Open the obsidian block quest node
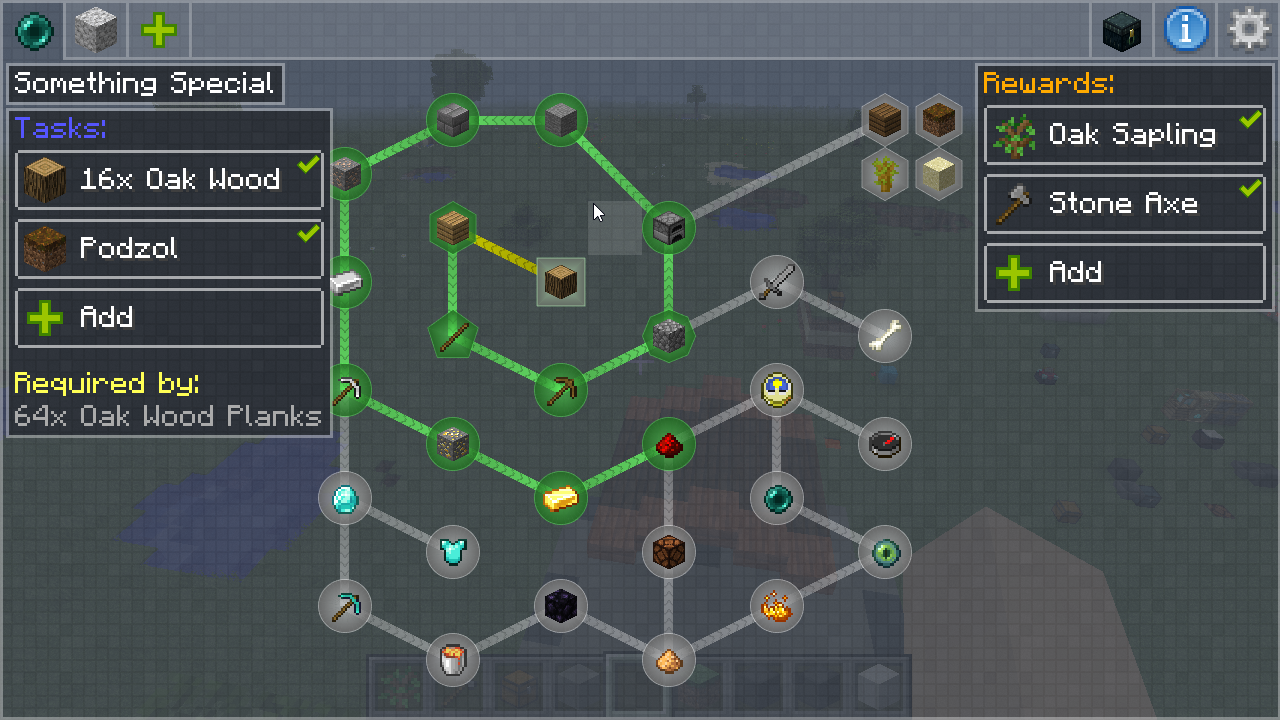1280x720 pixels. click(x=560, y=605)
